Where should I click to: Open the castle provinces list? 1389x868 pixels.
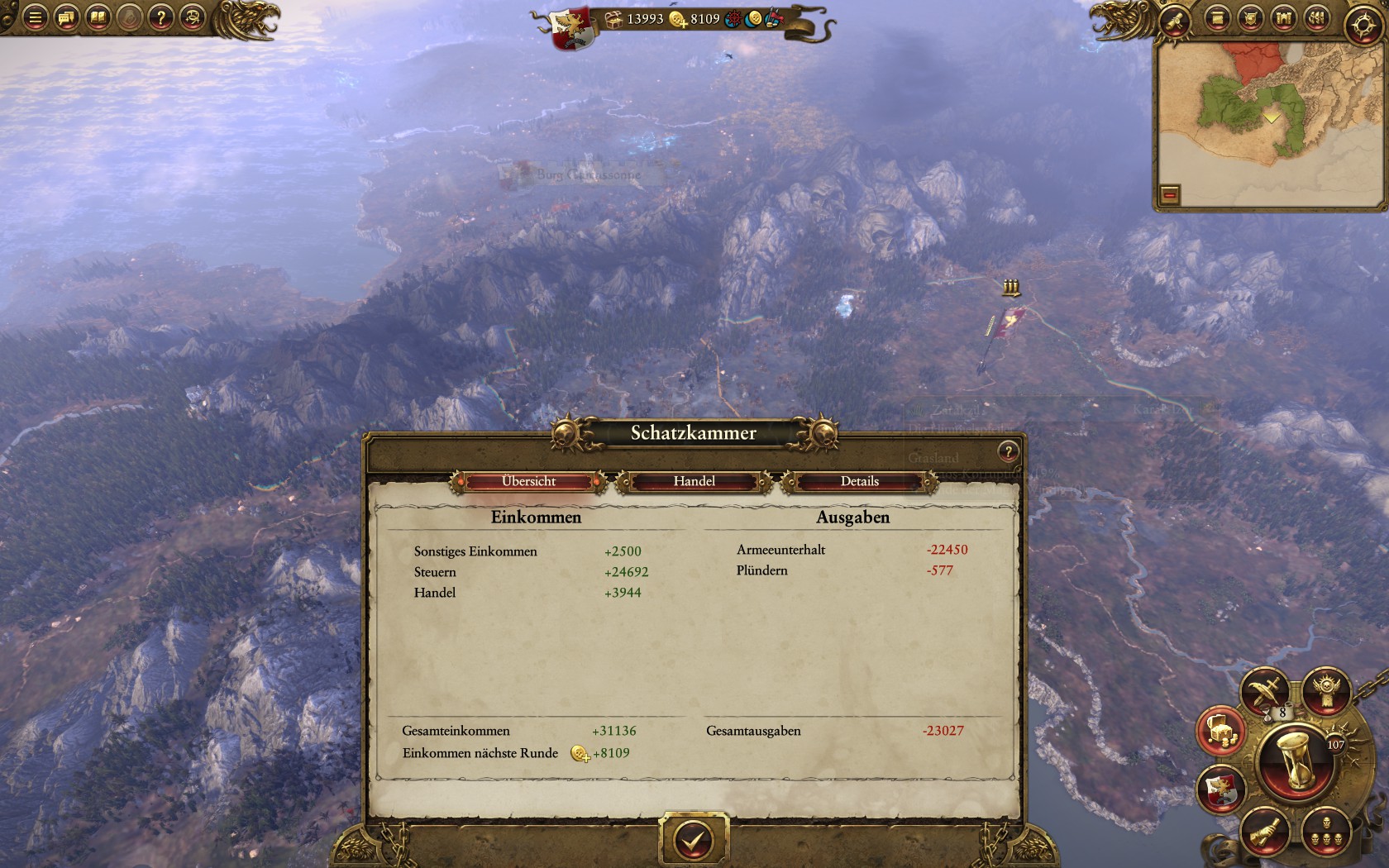click(1282, 18)
